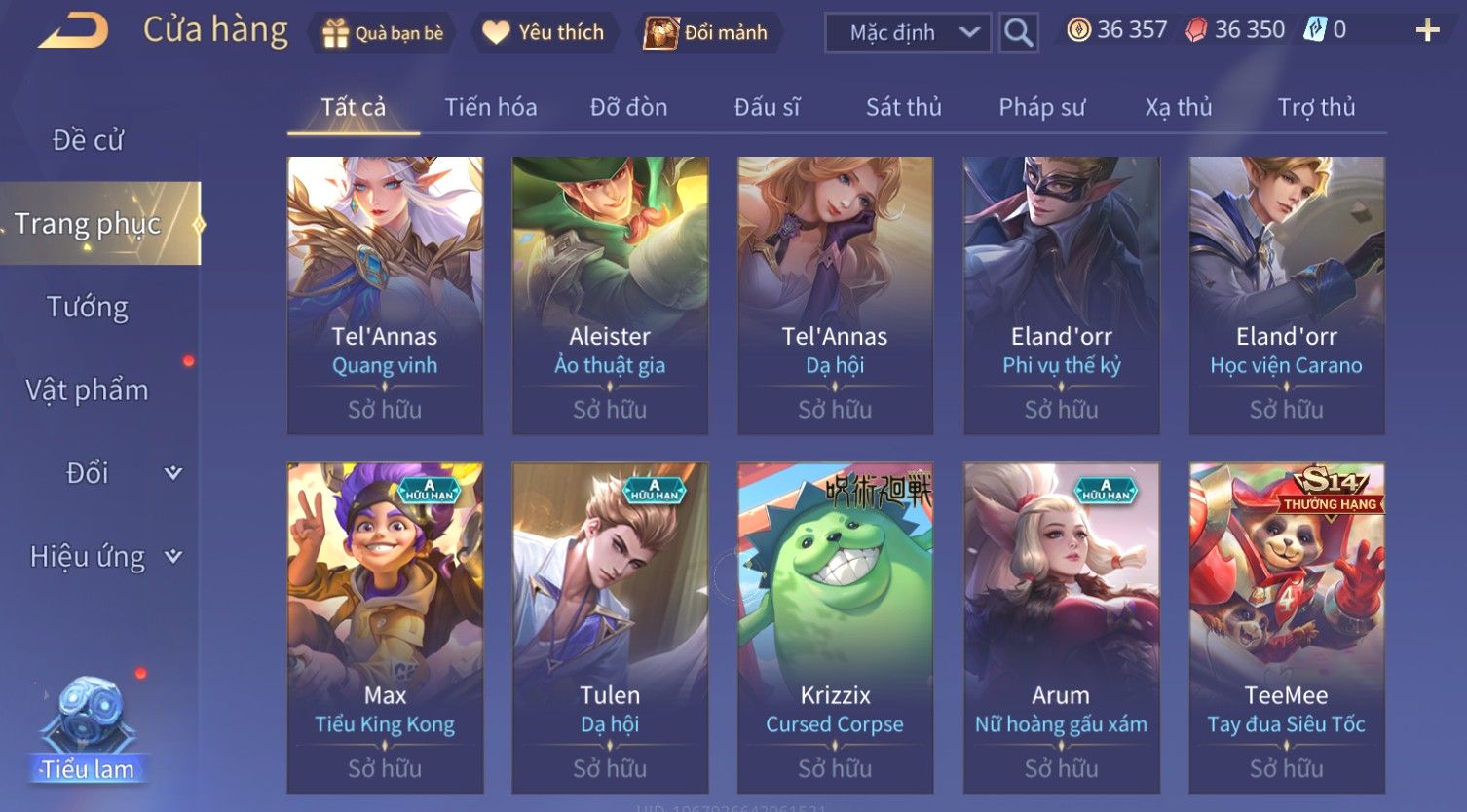
Task: Open the Tướng heroes section
Action: (x=88, y=308)
